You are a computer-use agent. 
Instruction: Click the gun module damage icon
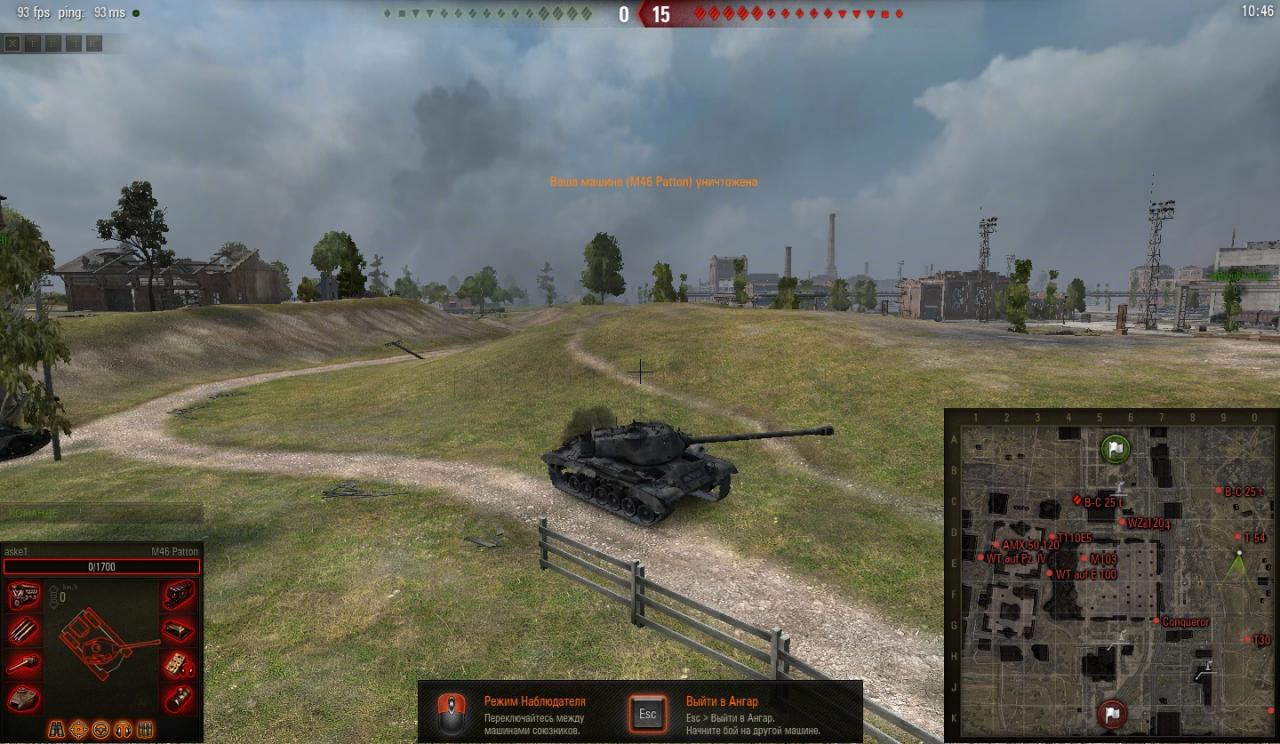(24, 664)
